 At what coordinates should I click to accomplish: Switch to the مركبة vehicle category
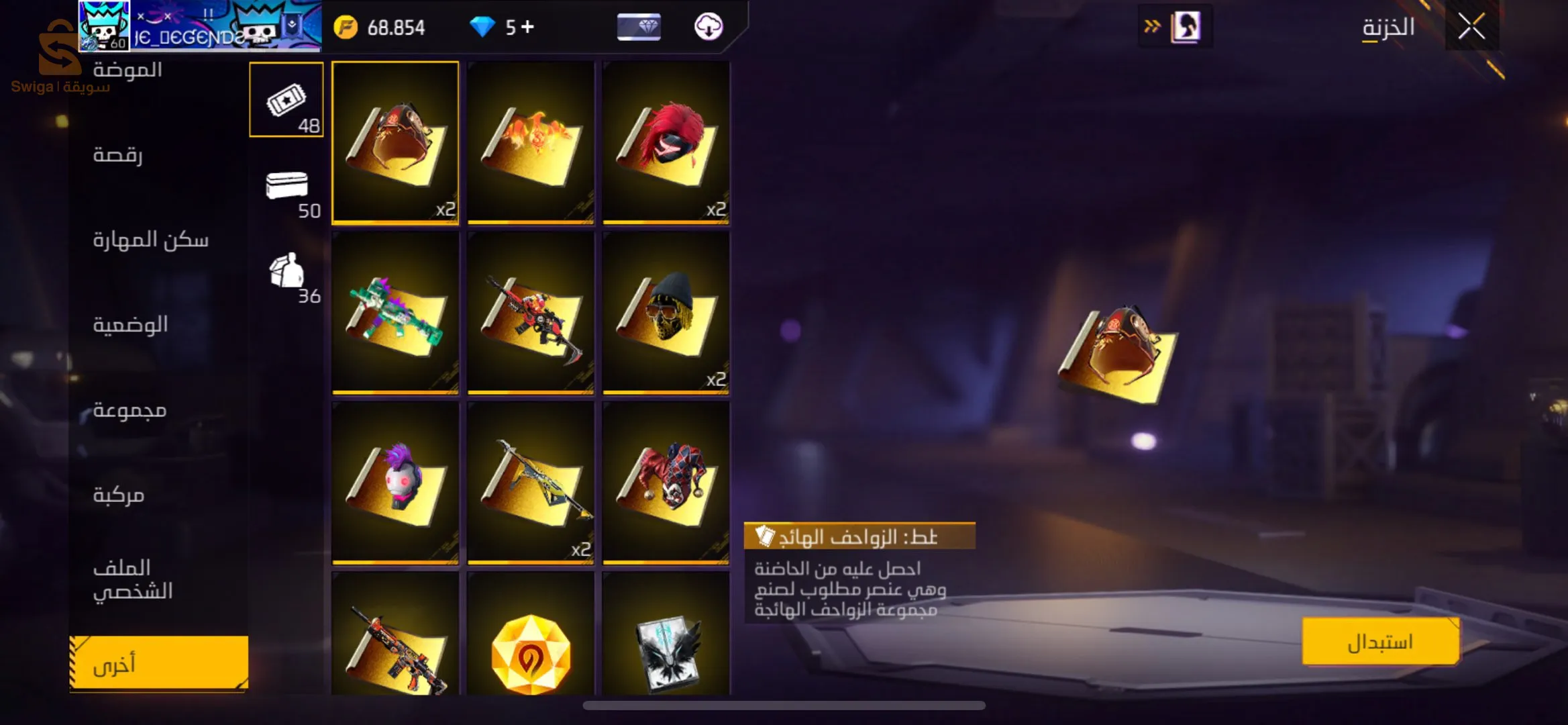[x=119, y=495]
